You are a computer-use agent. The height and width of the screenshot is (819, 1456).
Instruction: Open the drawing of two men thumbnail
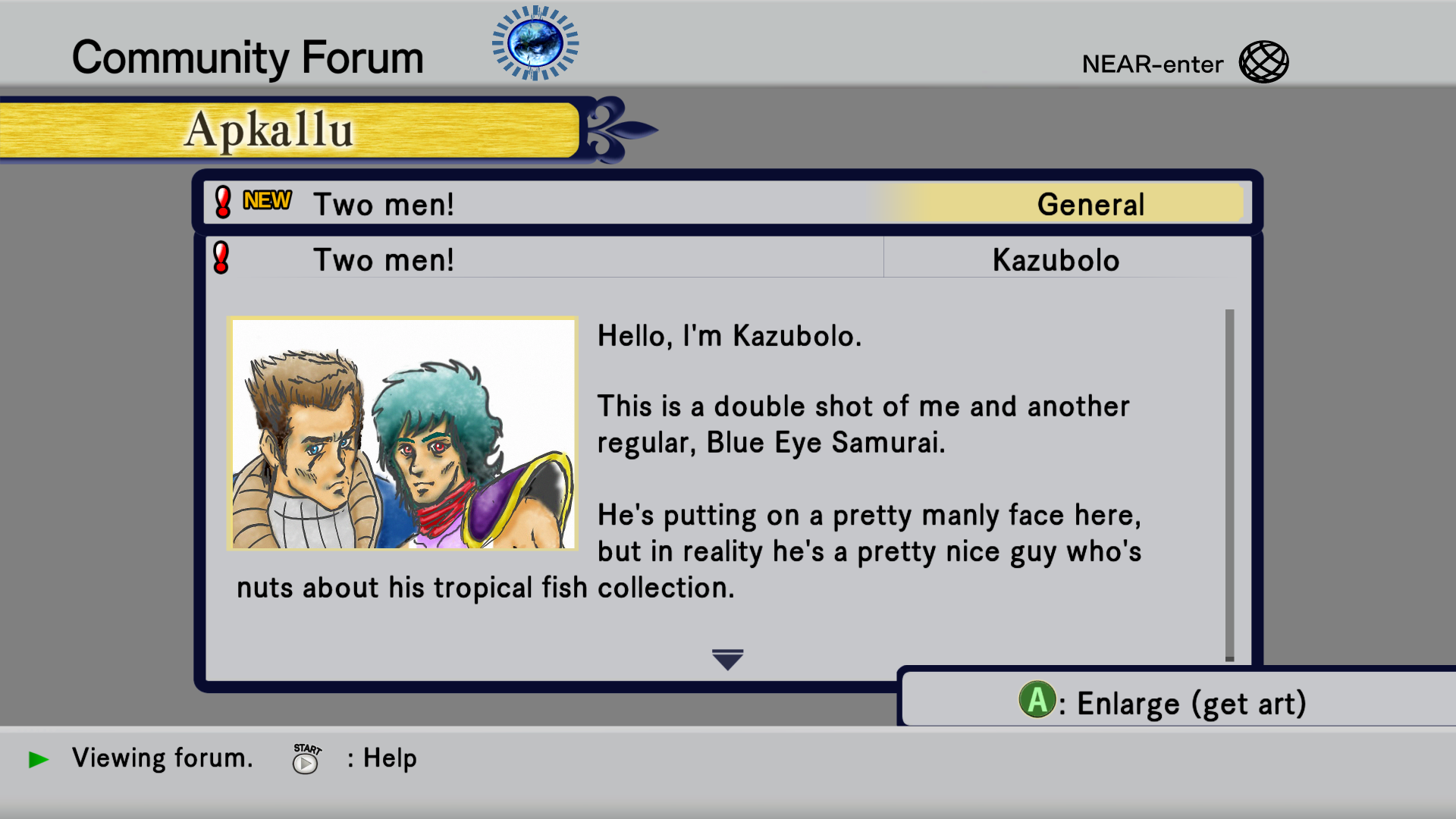tap(403, 433)
